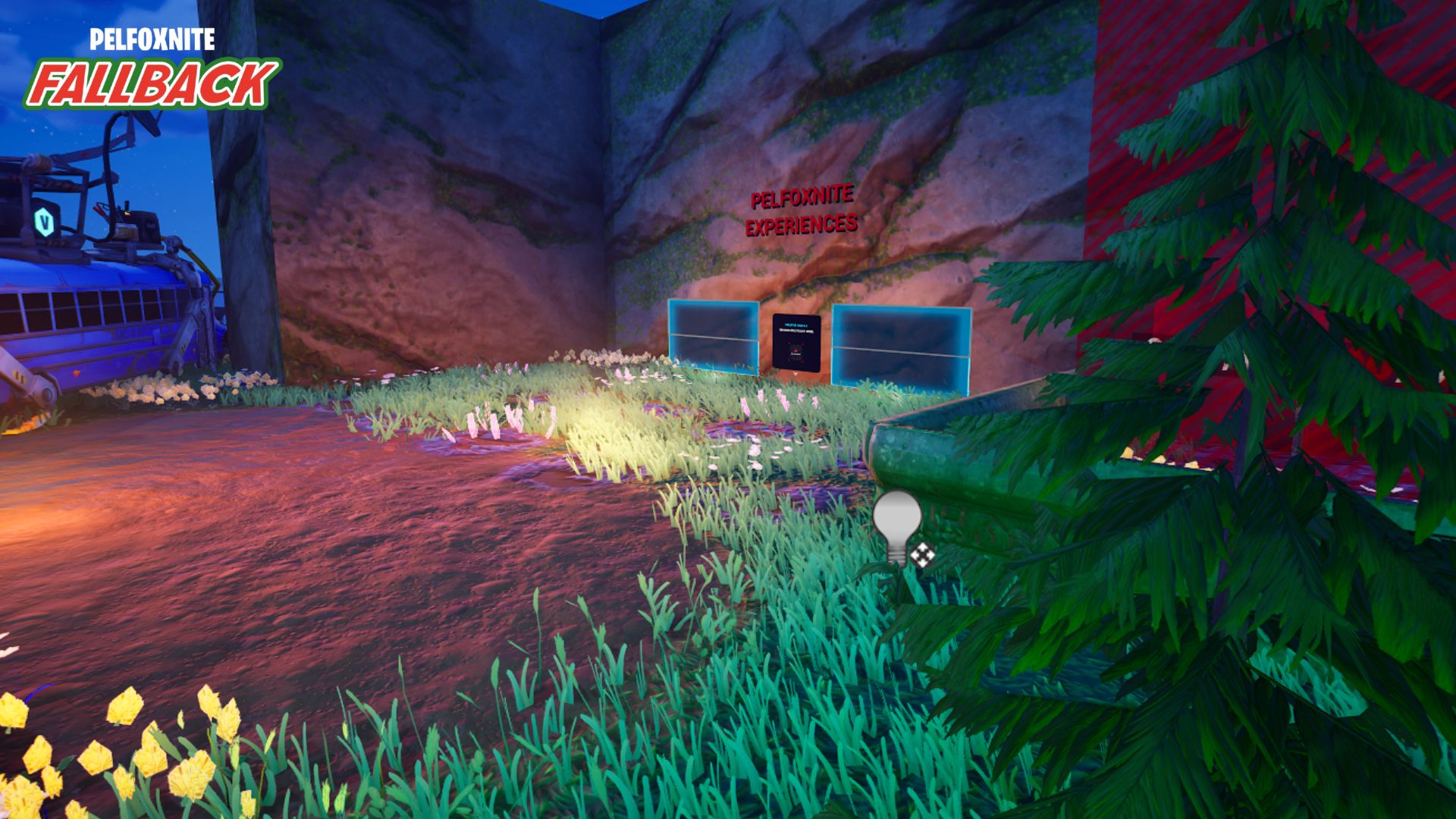Select the light bulb editor icon

(x=897, y=523)
